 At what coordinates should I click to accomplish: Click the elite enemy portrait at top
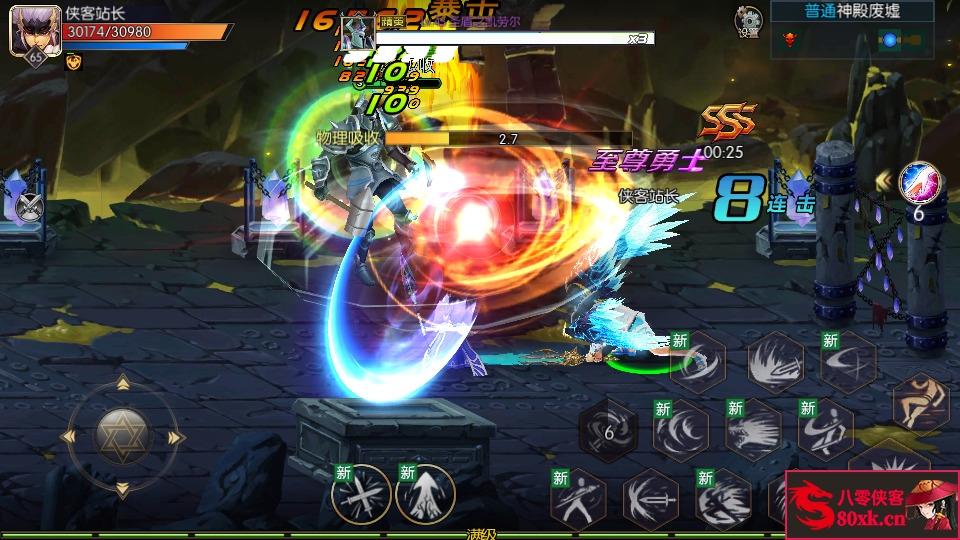(x=357, y=35)
